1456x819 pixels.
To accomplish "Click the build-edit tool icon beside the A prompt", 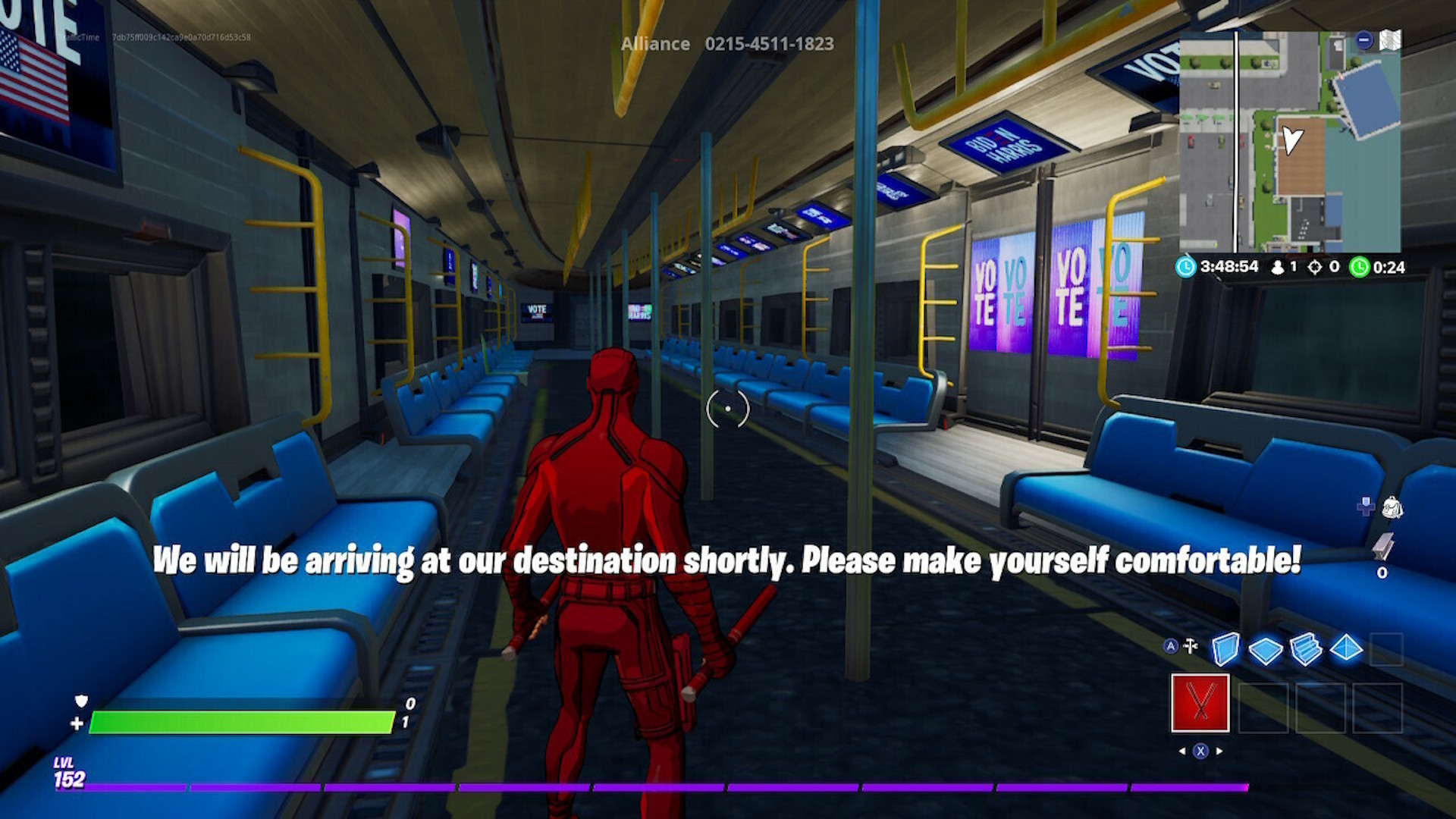I will click(1190, 645).
